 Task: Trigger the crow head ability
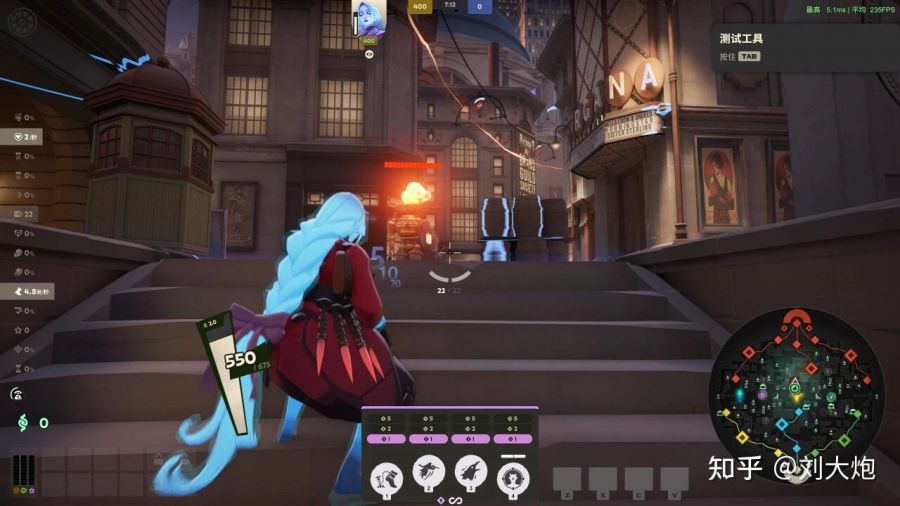click(x=471, y=472)
